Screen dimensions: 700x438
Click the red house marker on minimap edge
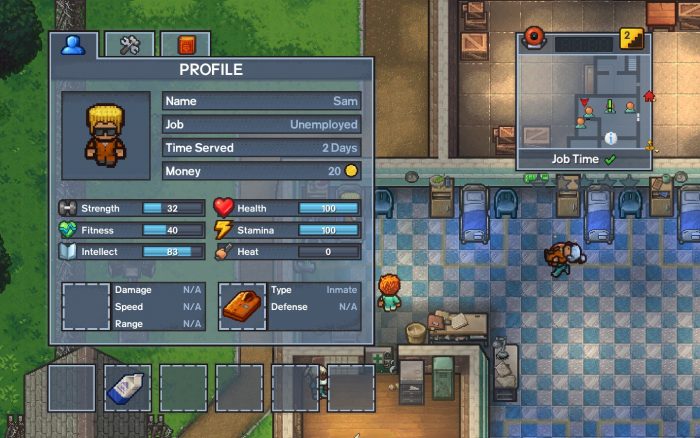click(x=649, y=97)
